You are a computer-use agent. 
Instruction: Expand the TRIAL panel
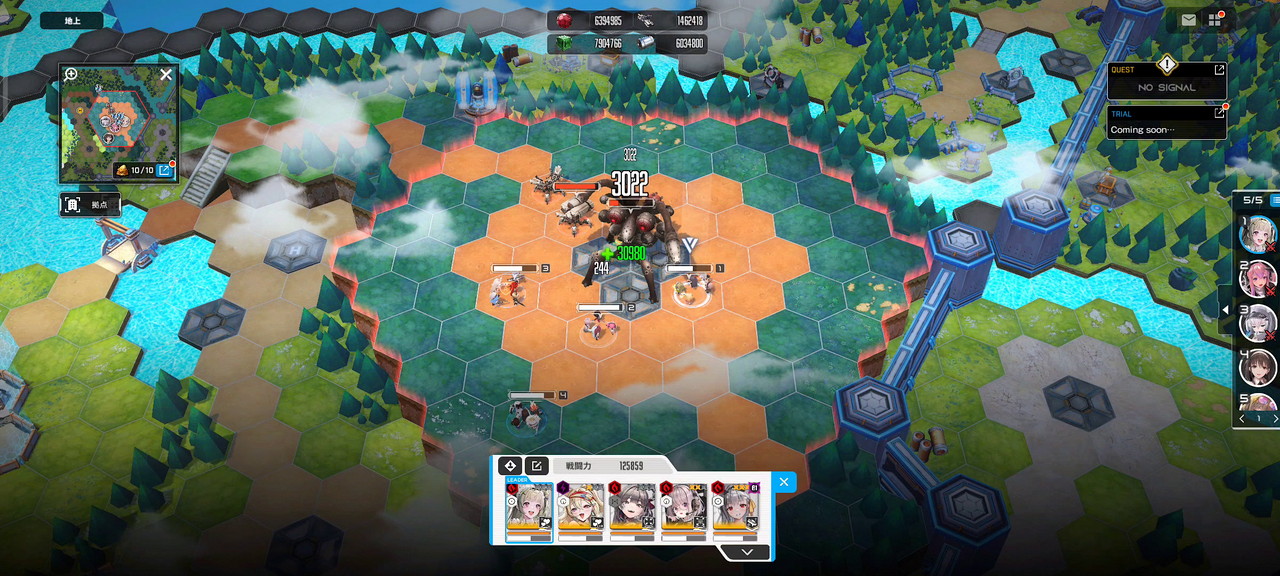pos(1219,113)
